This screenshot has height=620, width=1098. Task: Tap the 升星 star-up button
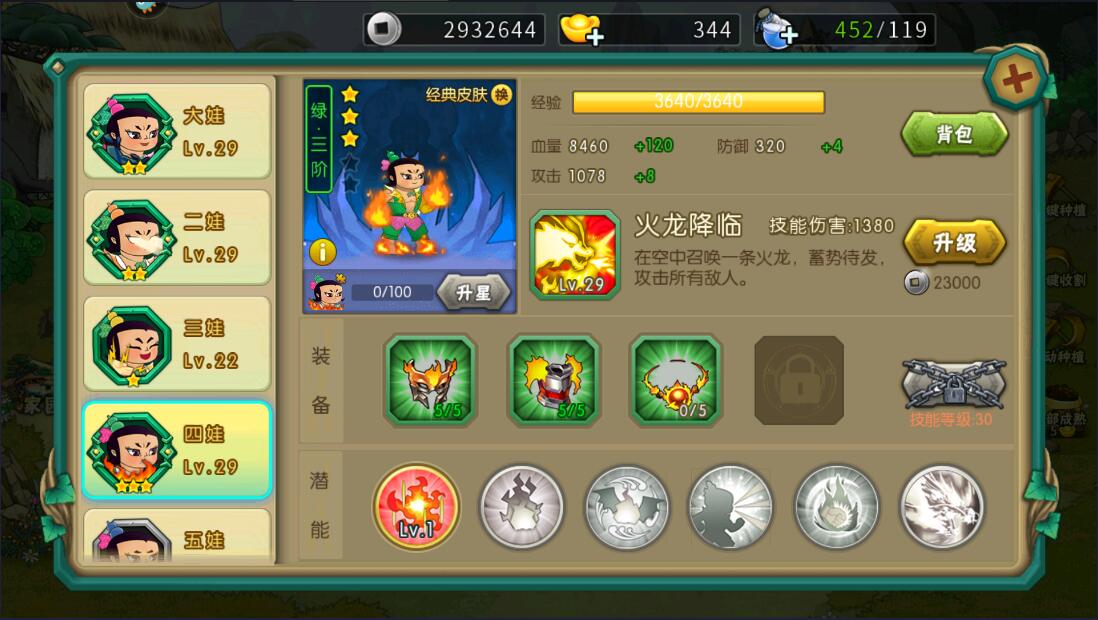click(473, 292)
